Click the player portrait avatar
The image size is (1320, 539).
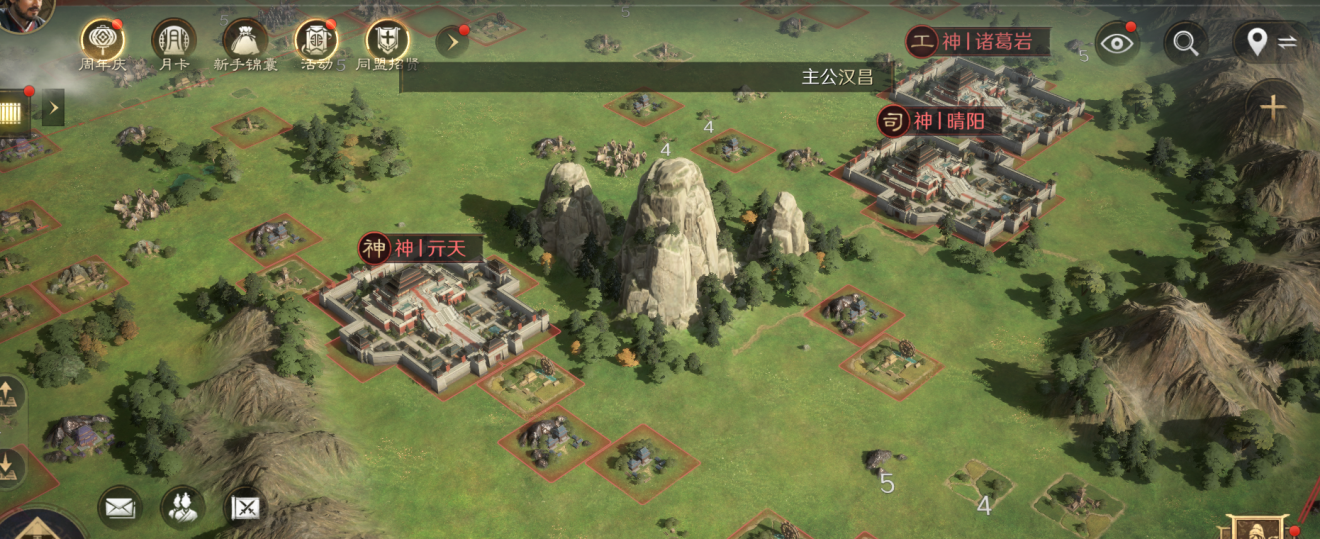pyautogui.click(x=22, y=12)
